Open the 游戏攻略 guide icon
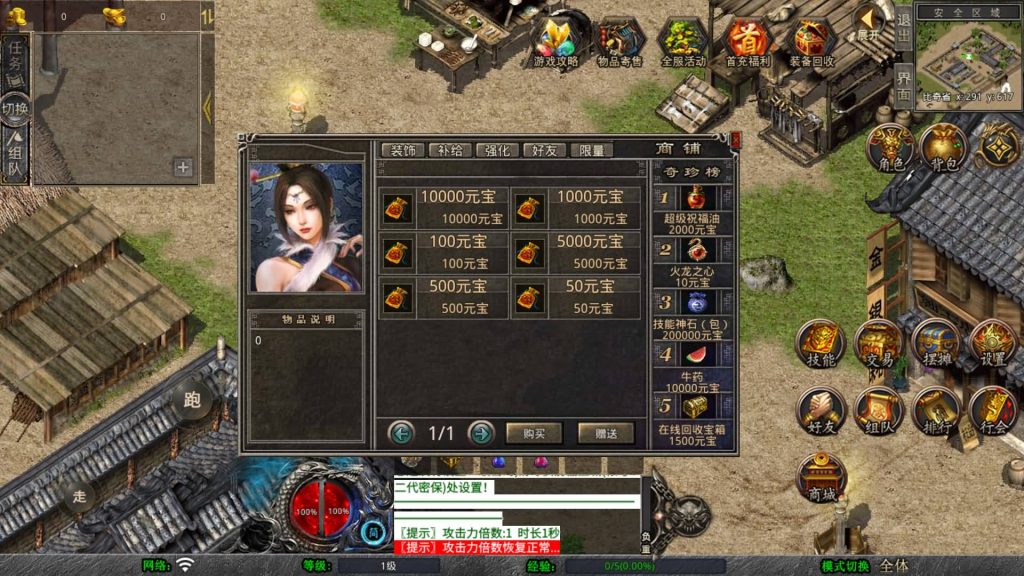 coord(555,43)
